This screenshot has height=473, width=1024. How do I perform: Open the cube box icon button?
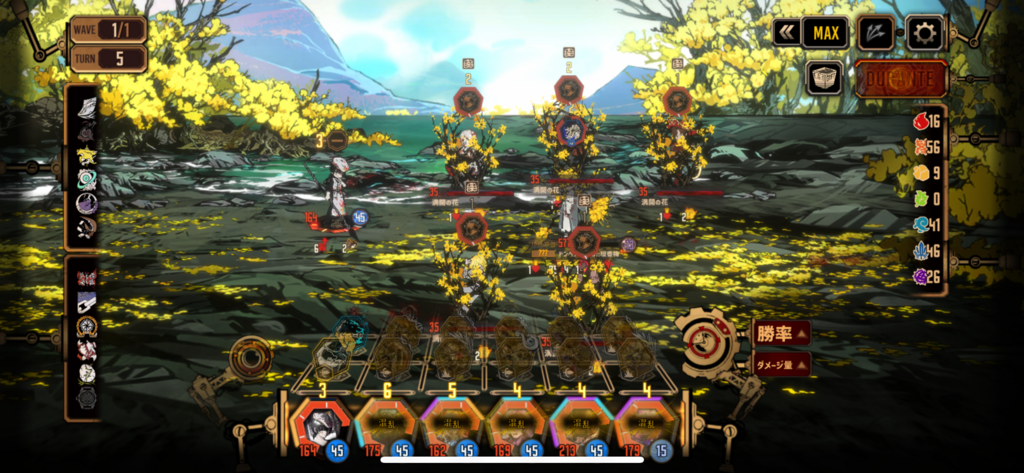coord(825,78)
